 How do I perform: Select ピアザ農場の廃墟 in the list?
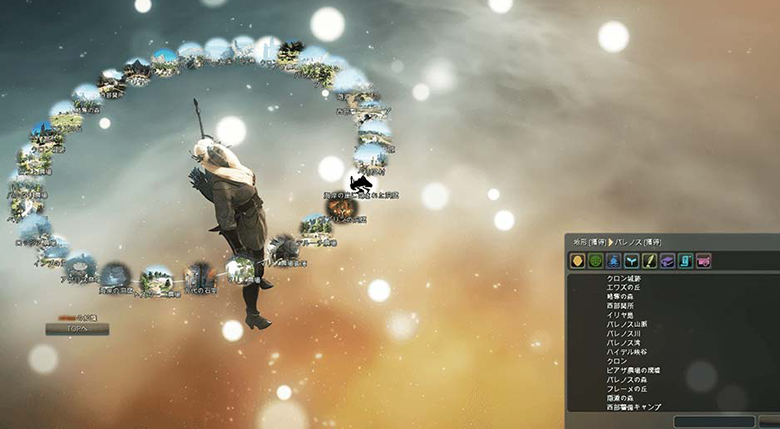coord(632,370)
